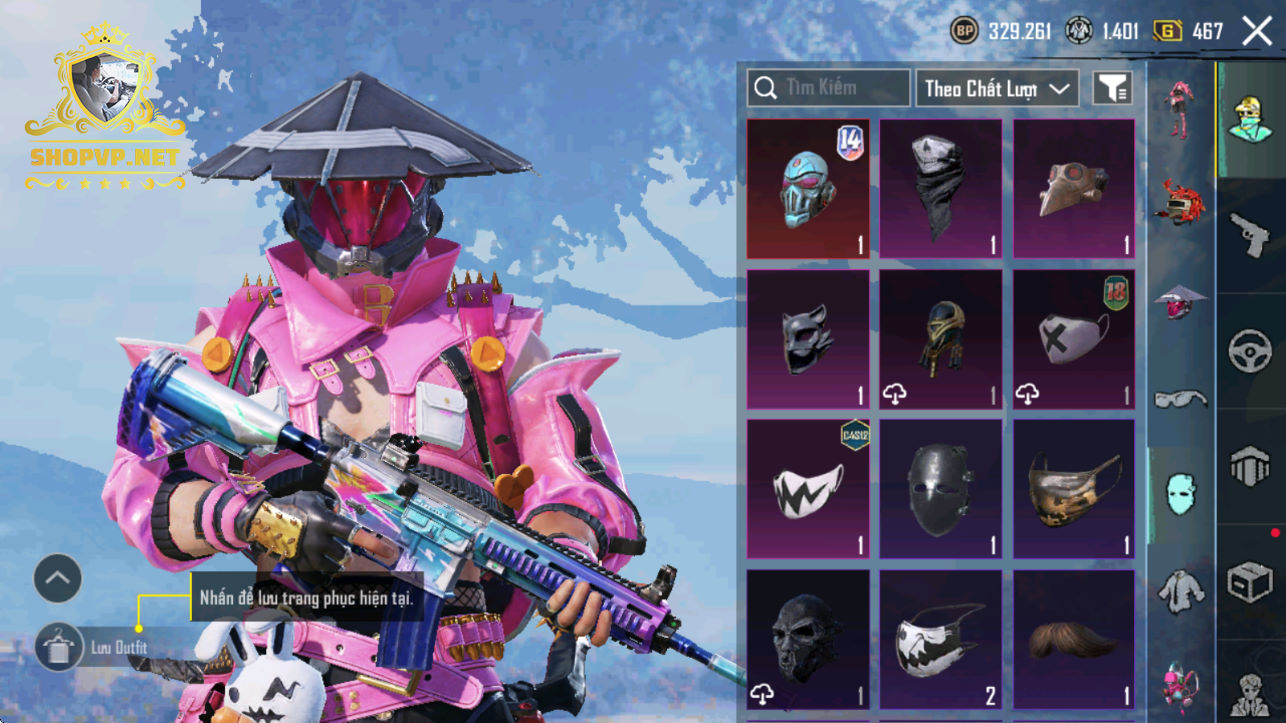
Task: Open the Theo Chất Lượng sort dropdown
Action: (997, 88)
